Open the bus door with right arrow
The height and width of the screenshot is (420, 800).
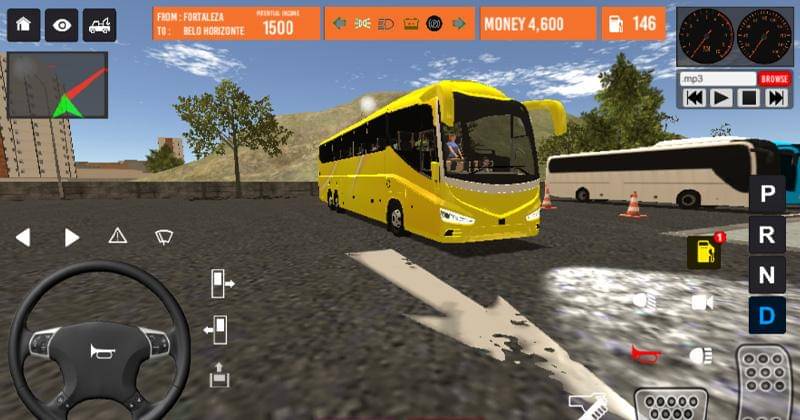(x=221, y=284)
